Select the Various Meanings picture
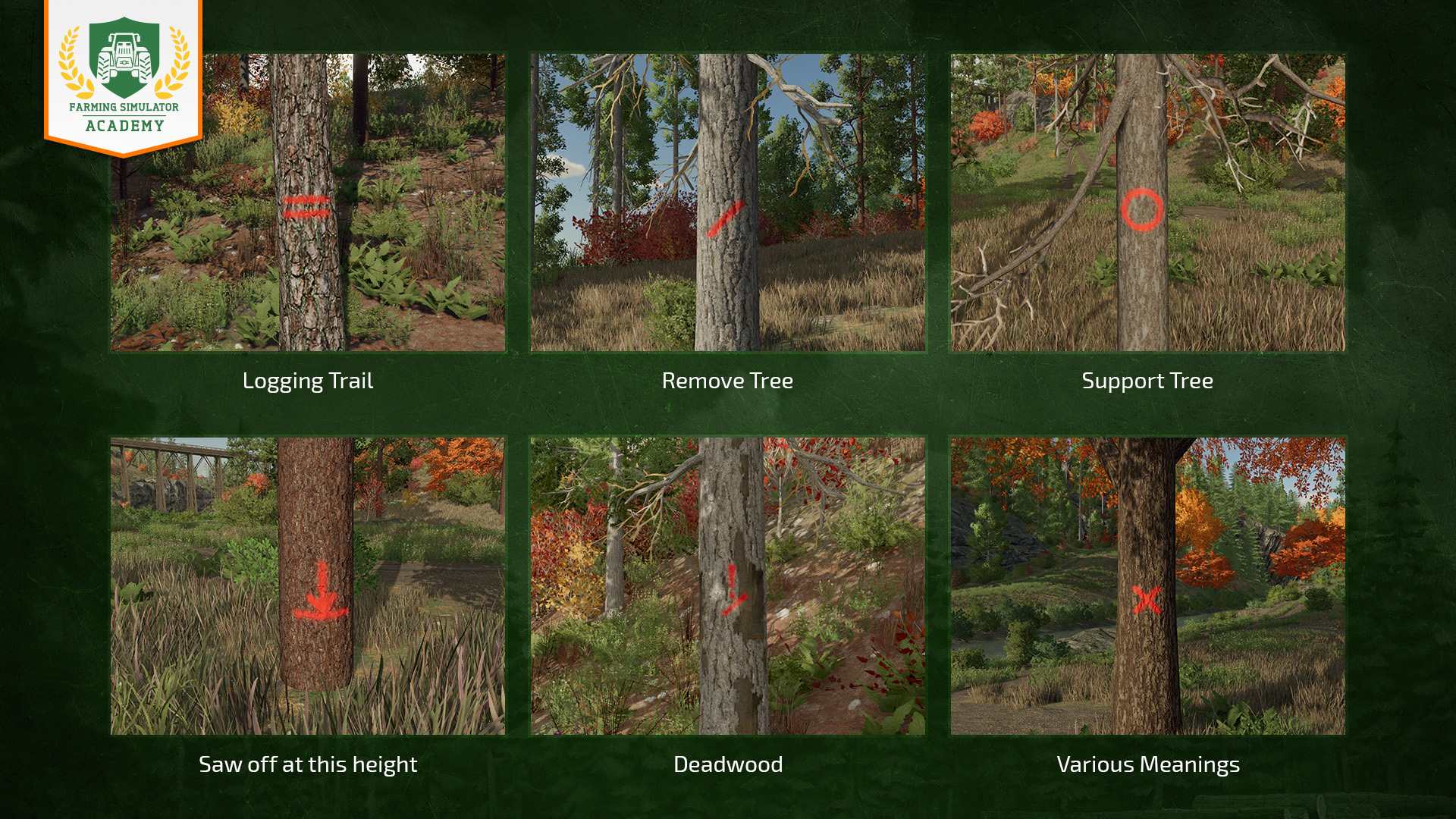 coord(1148,585)
